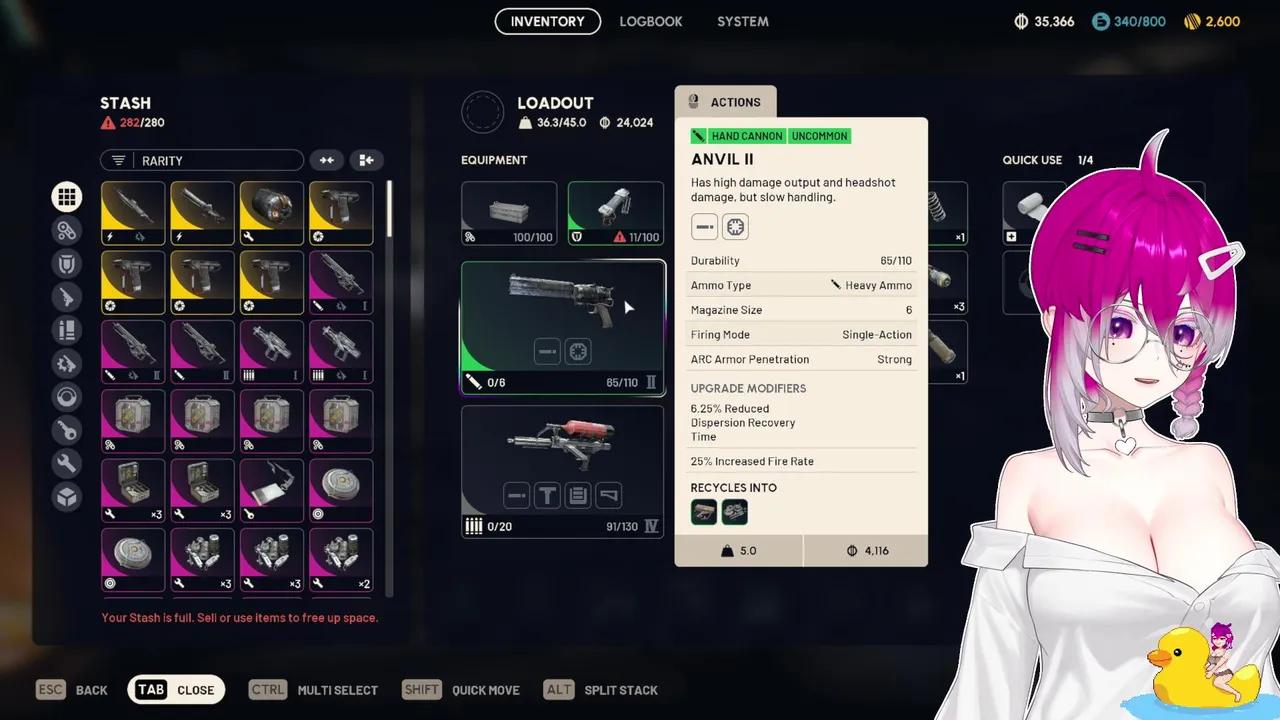The width and height of the screenshot is (1280, 720).
Task: Click the wrench tools filter icon
Action: pos(67,463)
